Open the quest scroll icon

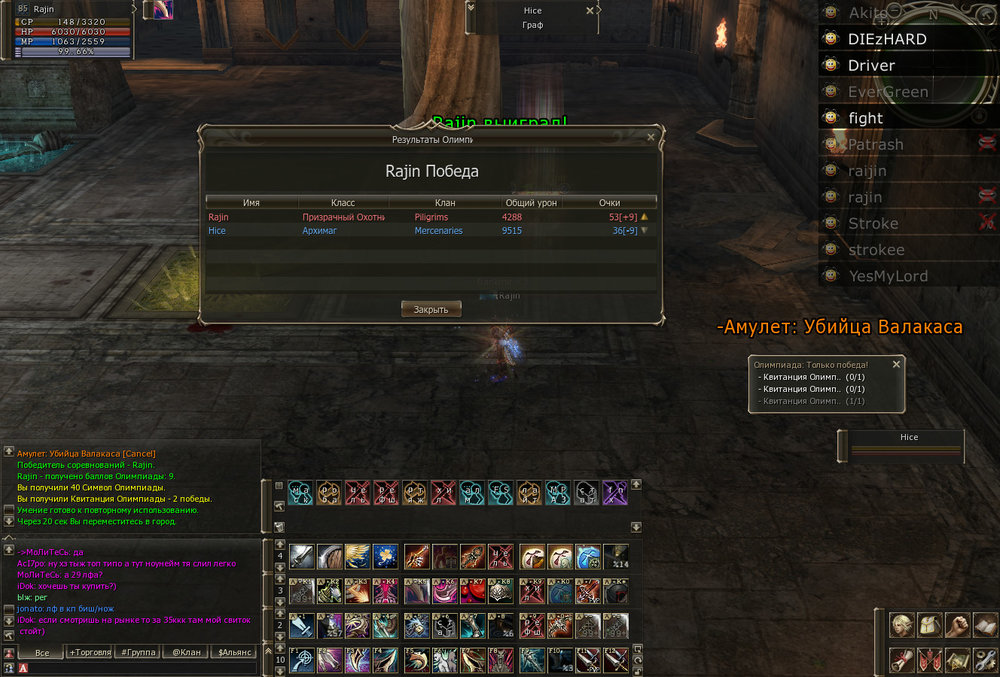coord(904,660)
